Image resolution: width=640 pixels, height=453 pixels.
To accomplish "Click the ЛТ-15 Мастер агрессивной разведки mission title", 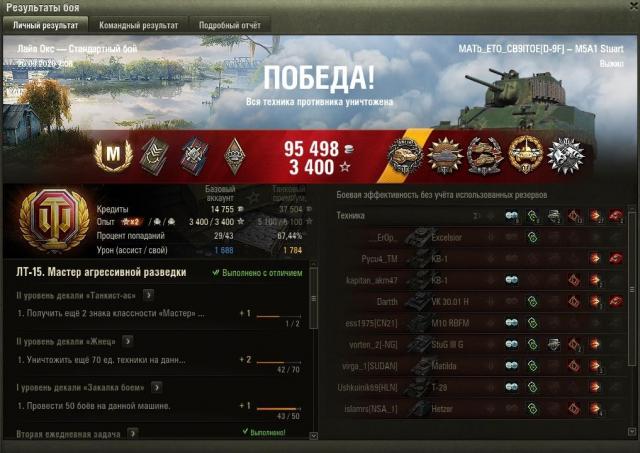I will tap(100, 271).
